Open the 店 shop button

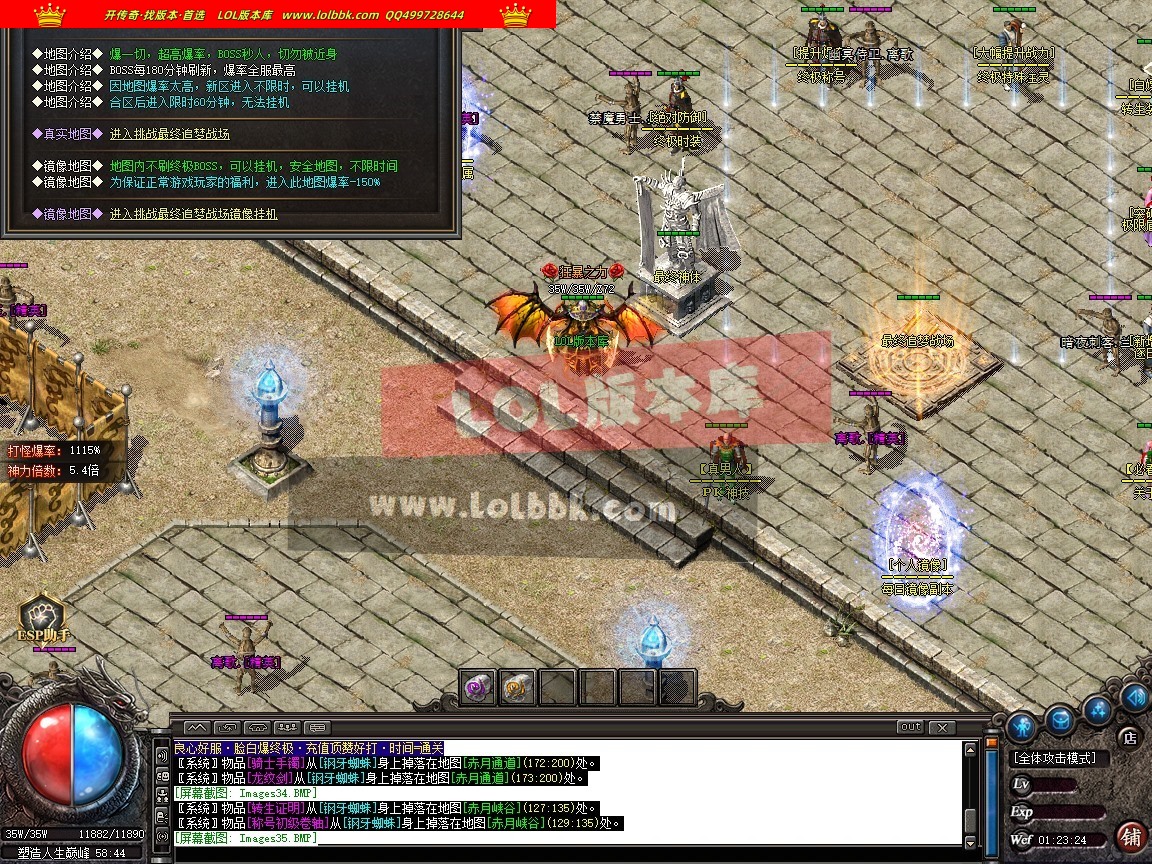[1130, 738]
